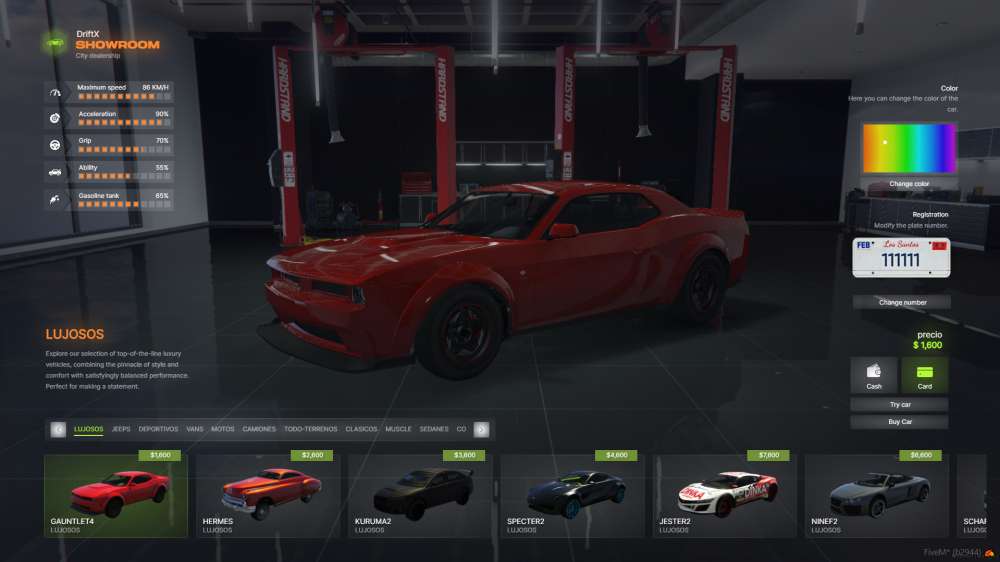Viewport: 1000px width, 562px height.
Task: Select the Hermes car thumbnail
Action: (x=268, y=495)
